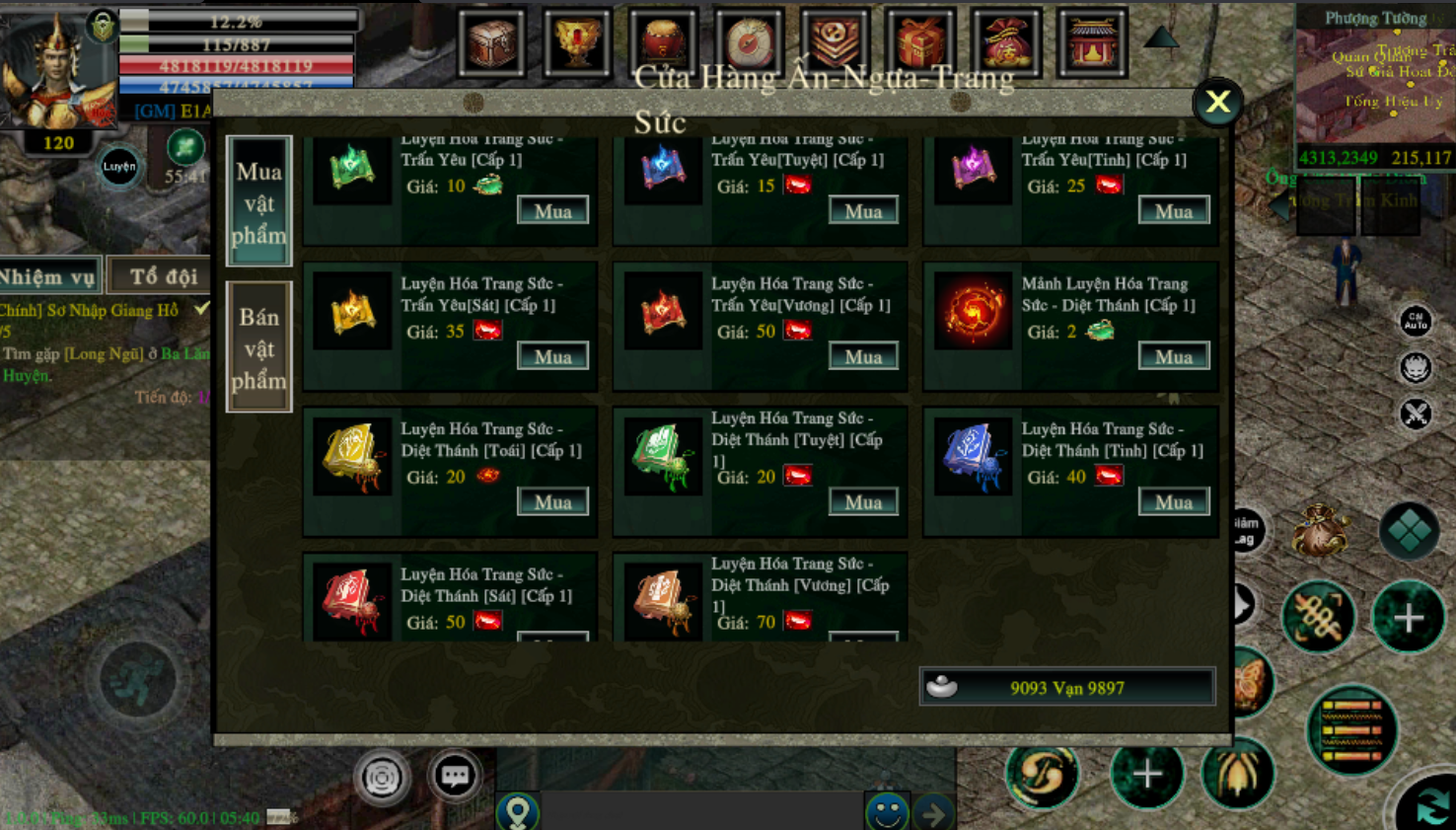The image size is (1456, 830).
Task: Open the golden trophy icon in top bar
Action: point(576,41)
